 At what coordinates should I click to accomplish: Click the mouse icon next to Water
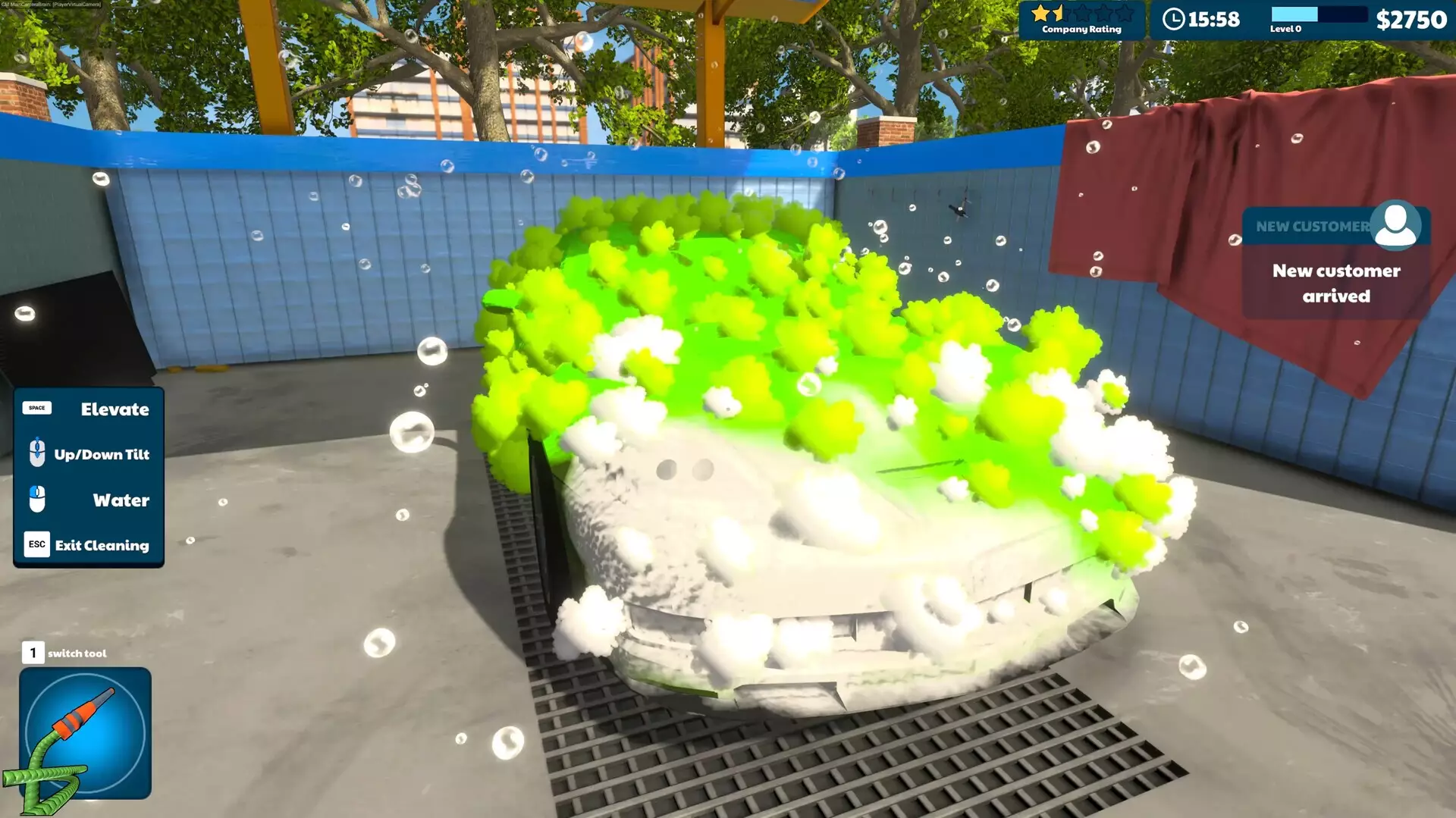click(36, 499)
